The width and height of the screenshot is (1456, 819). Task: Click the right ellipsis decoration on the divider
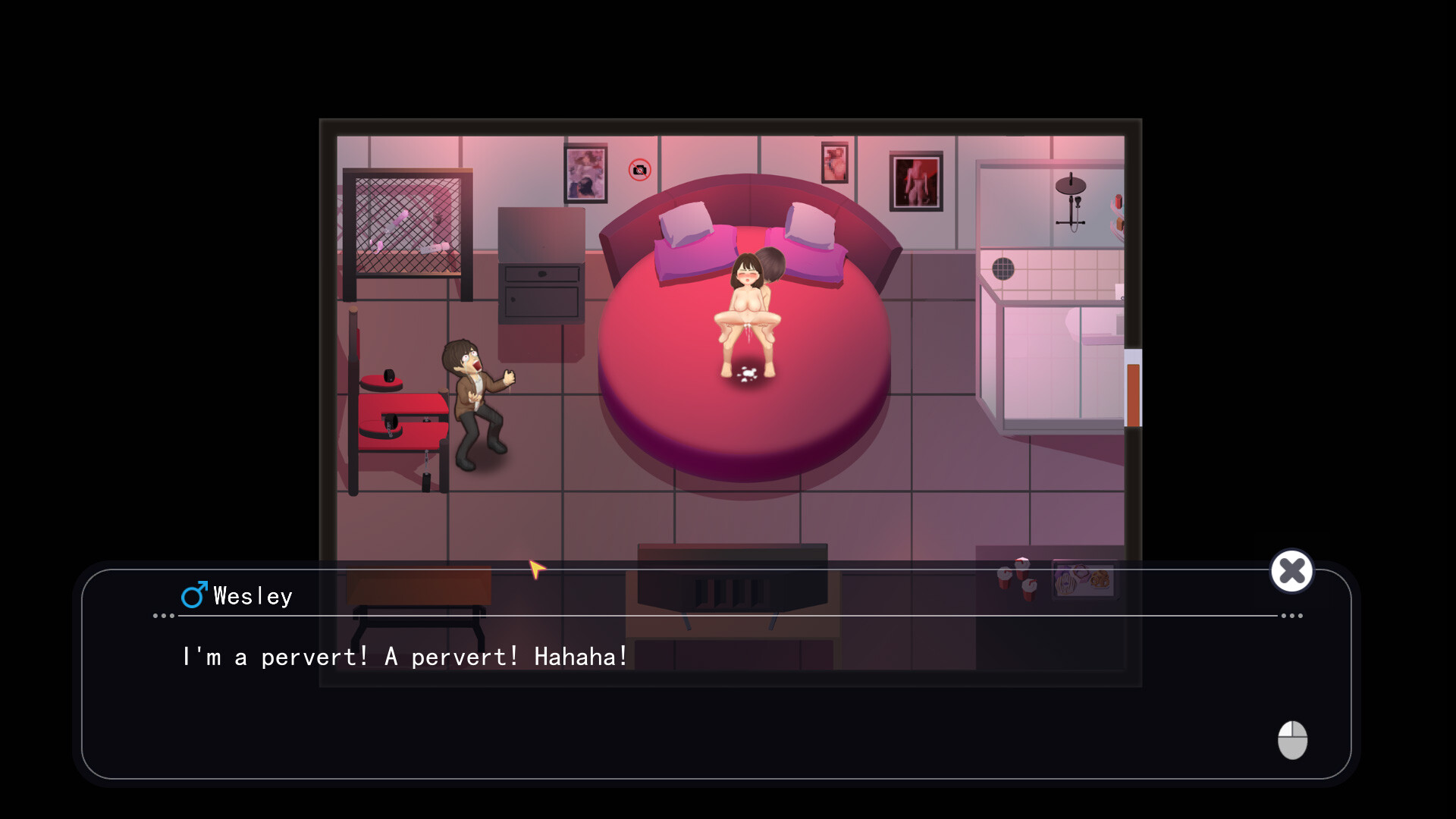coord(1291,617)
